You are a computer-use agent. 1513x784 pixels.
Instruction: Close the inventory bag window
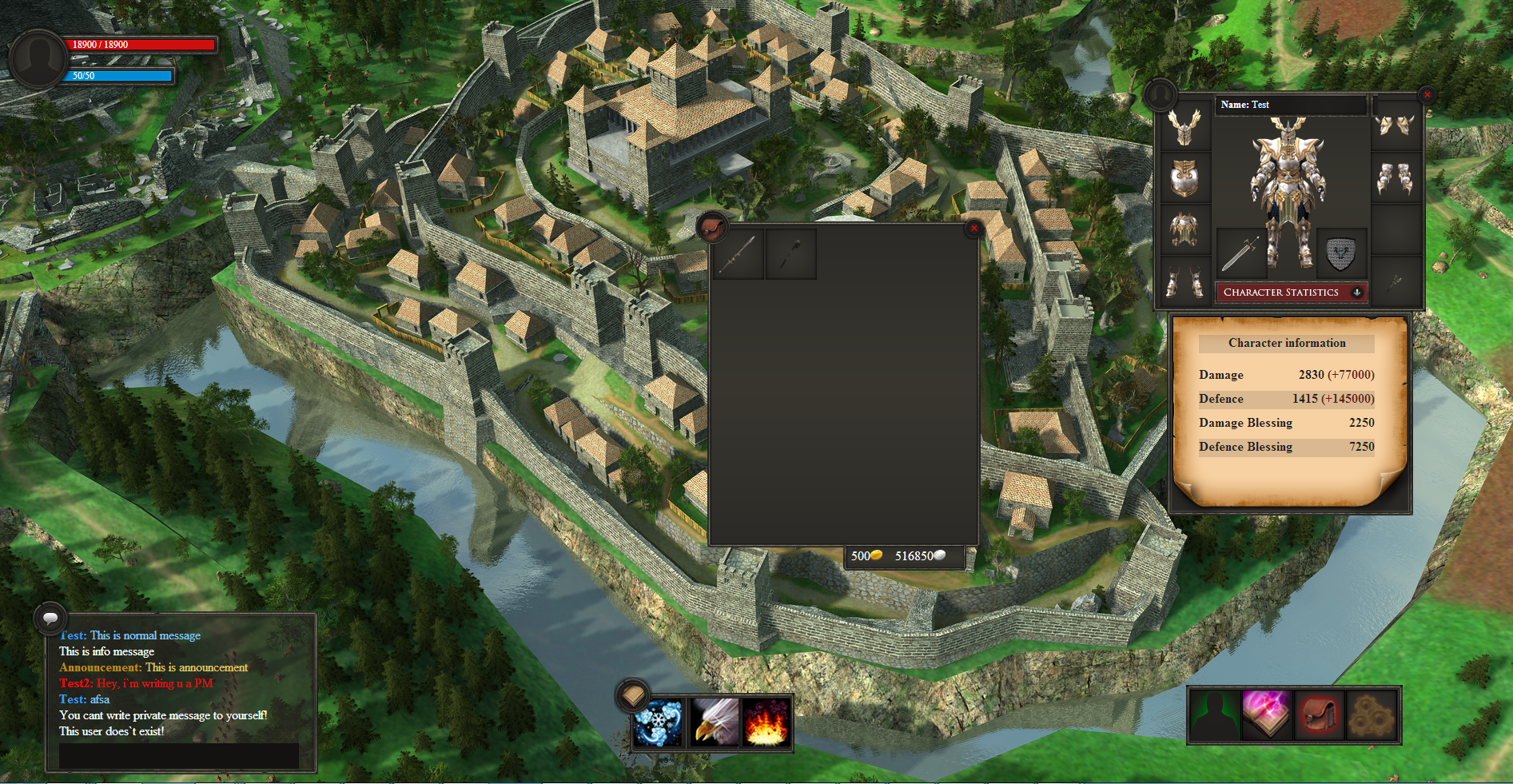click(x=973, y=229)
